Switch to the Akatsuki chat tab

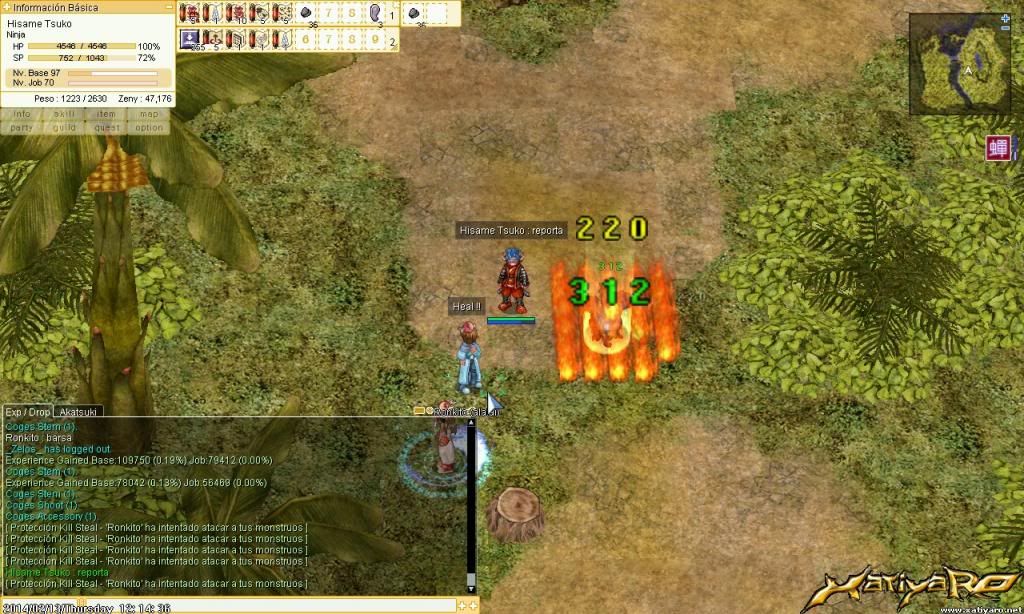click(78, 411)
